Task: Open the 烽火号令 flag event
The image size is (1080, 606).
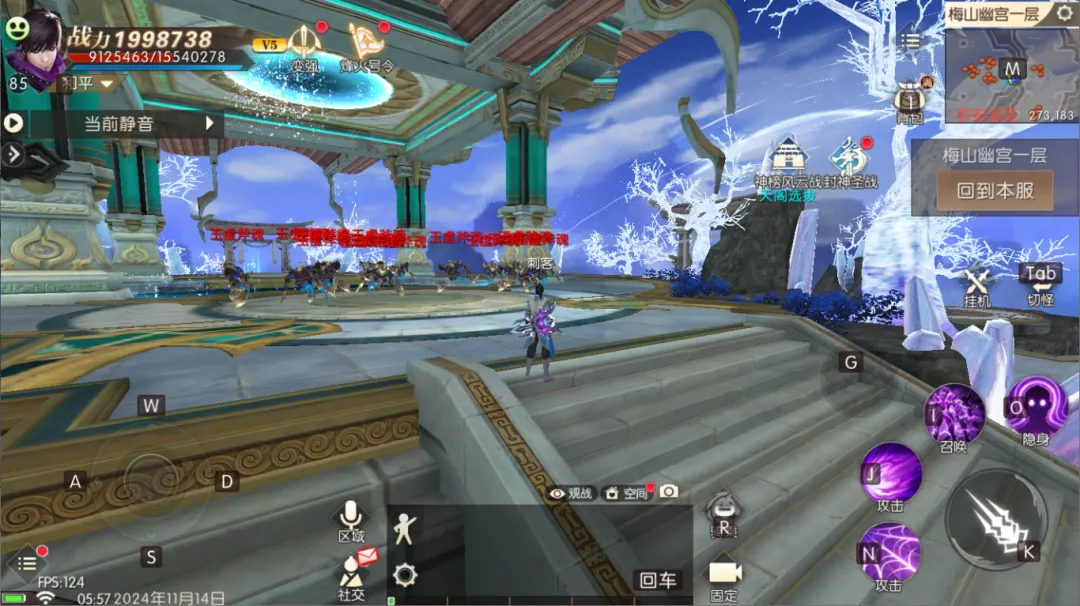Action: pos(369,46)
